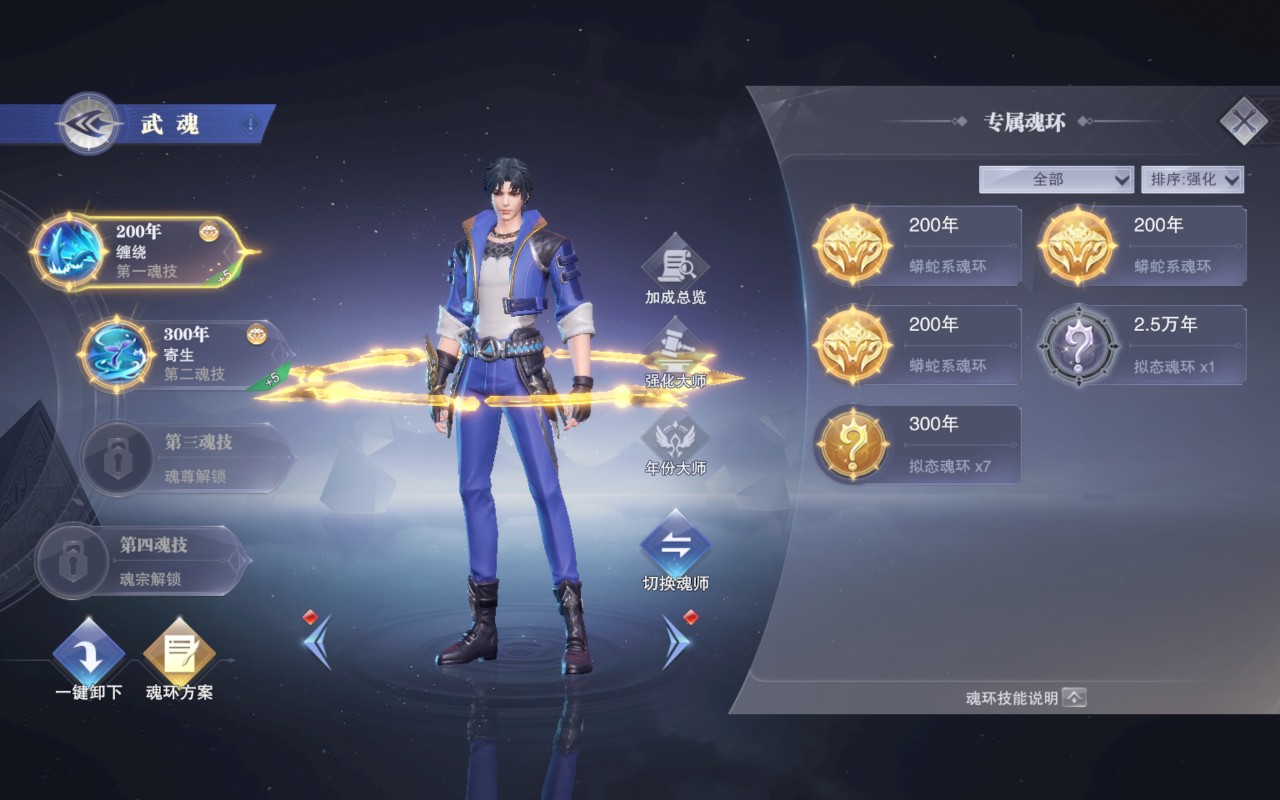Image resolution: width=1280 pixels, height=800 pixels.
Task: Click the info icon beside 武魂 title
Action: [250, 124]
